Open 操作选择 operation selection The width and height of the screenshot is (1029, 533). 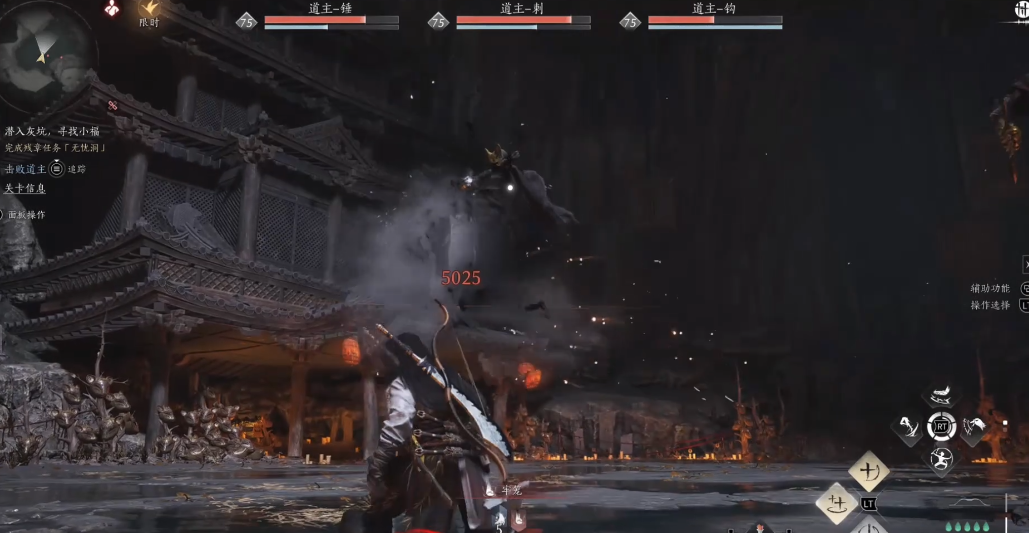pyautogui.click(x=990, y=305)
